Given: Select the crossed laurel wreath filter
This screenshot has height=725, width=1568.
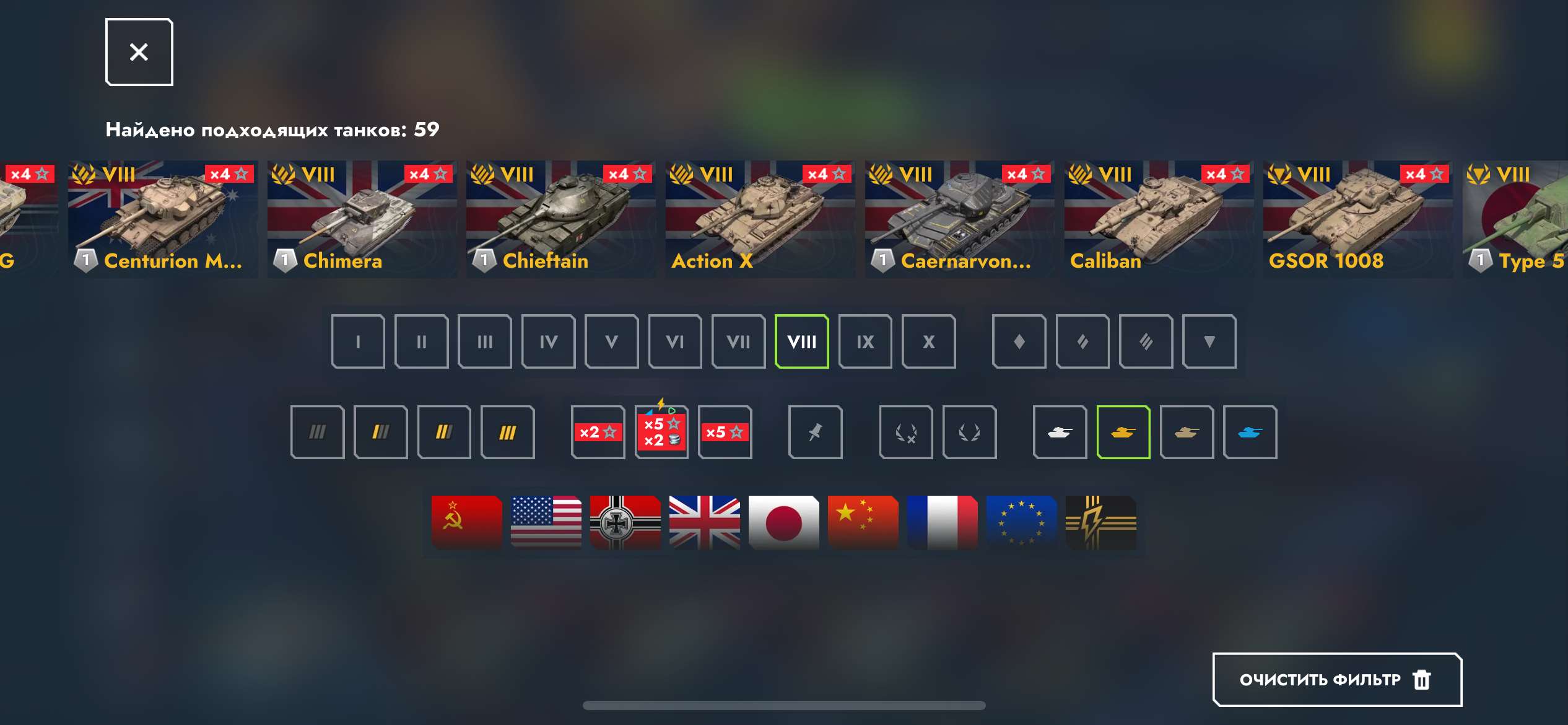Looking at the screenshot, I should (907, 432).
